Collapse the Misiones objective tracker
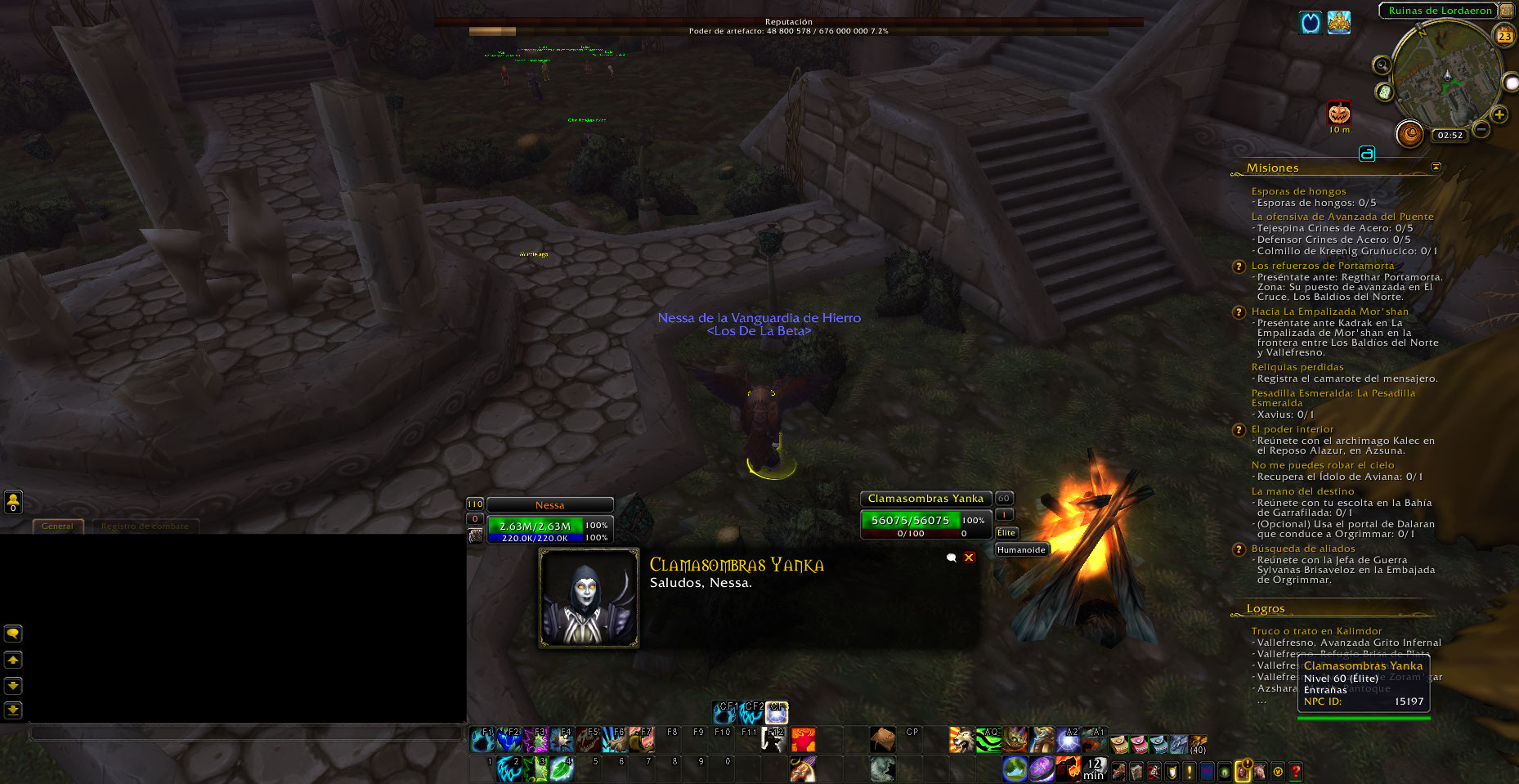Image resolution: width=1519 pixels, height=784 pixels. pyautogui.click(x=1436, y=167)
